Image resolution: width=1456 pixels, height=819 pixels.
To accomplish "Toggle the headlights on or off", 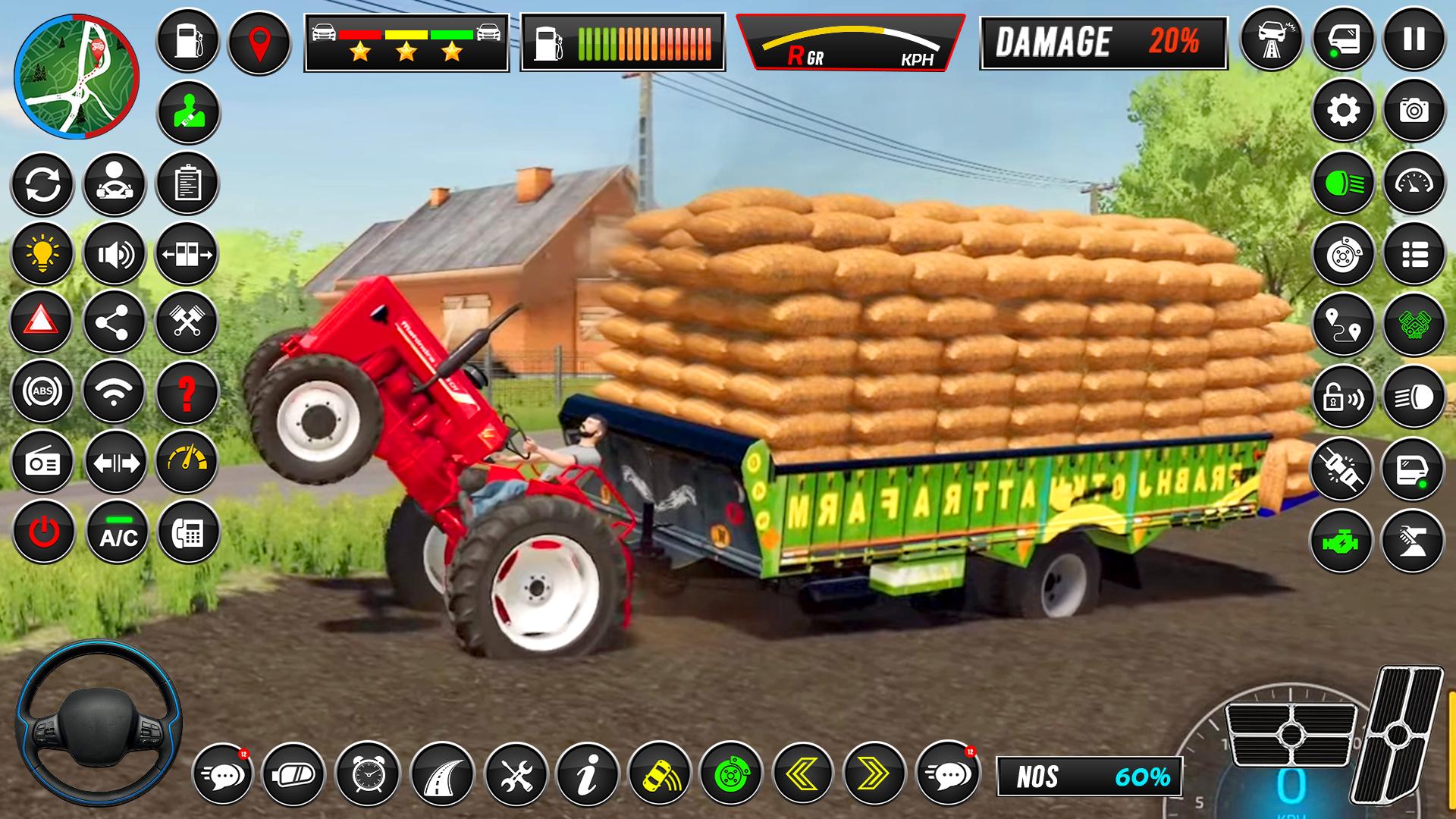I will point(1342,182).
